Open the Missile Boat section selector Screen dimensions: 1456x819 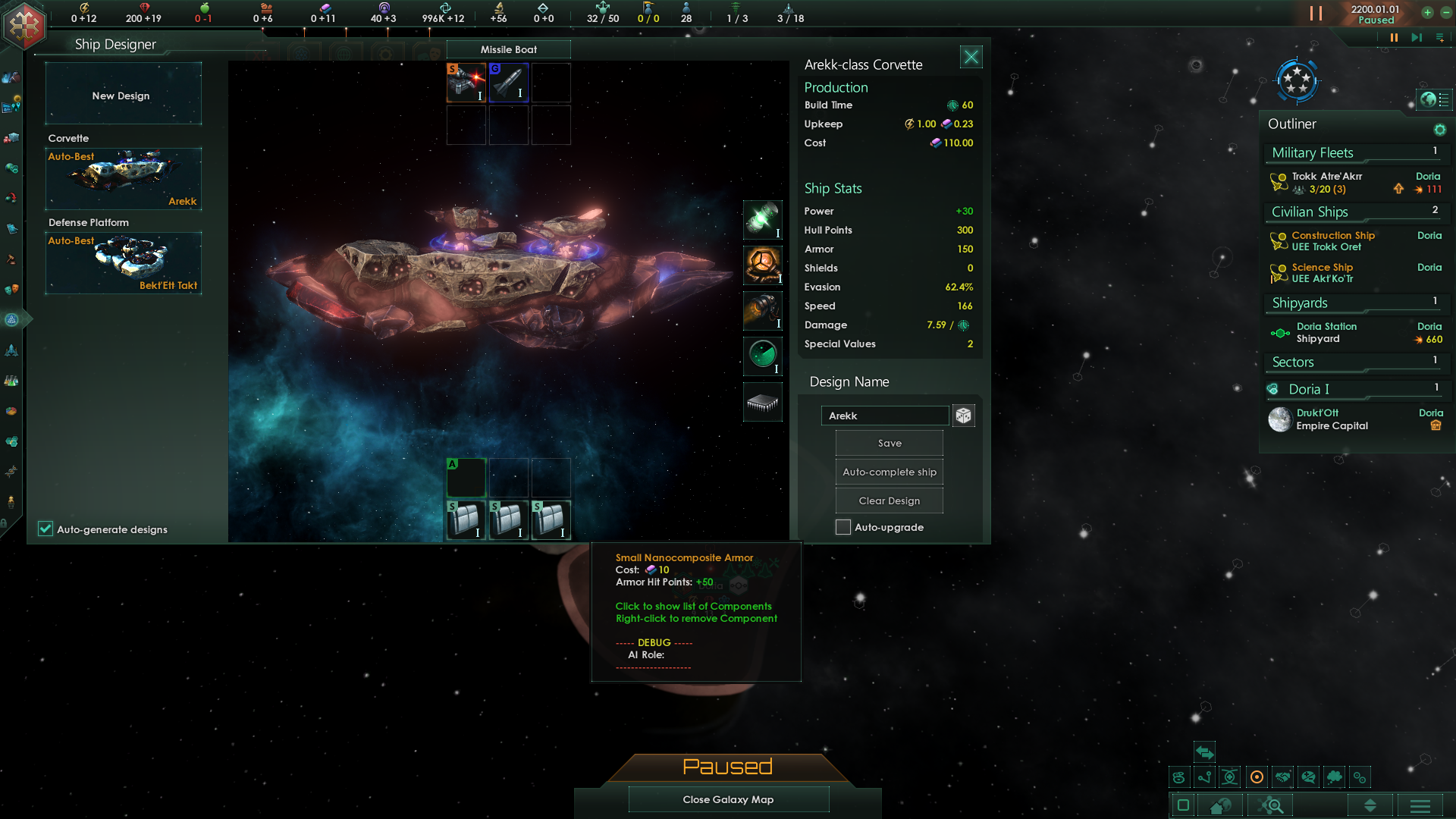tap(508, 49)
